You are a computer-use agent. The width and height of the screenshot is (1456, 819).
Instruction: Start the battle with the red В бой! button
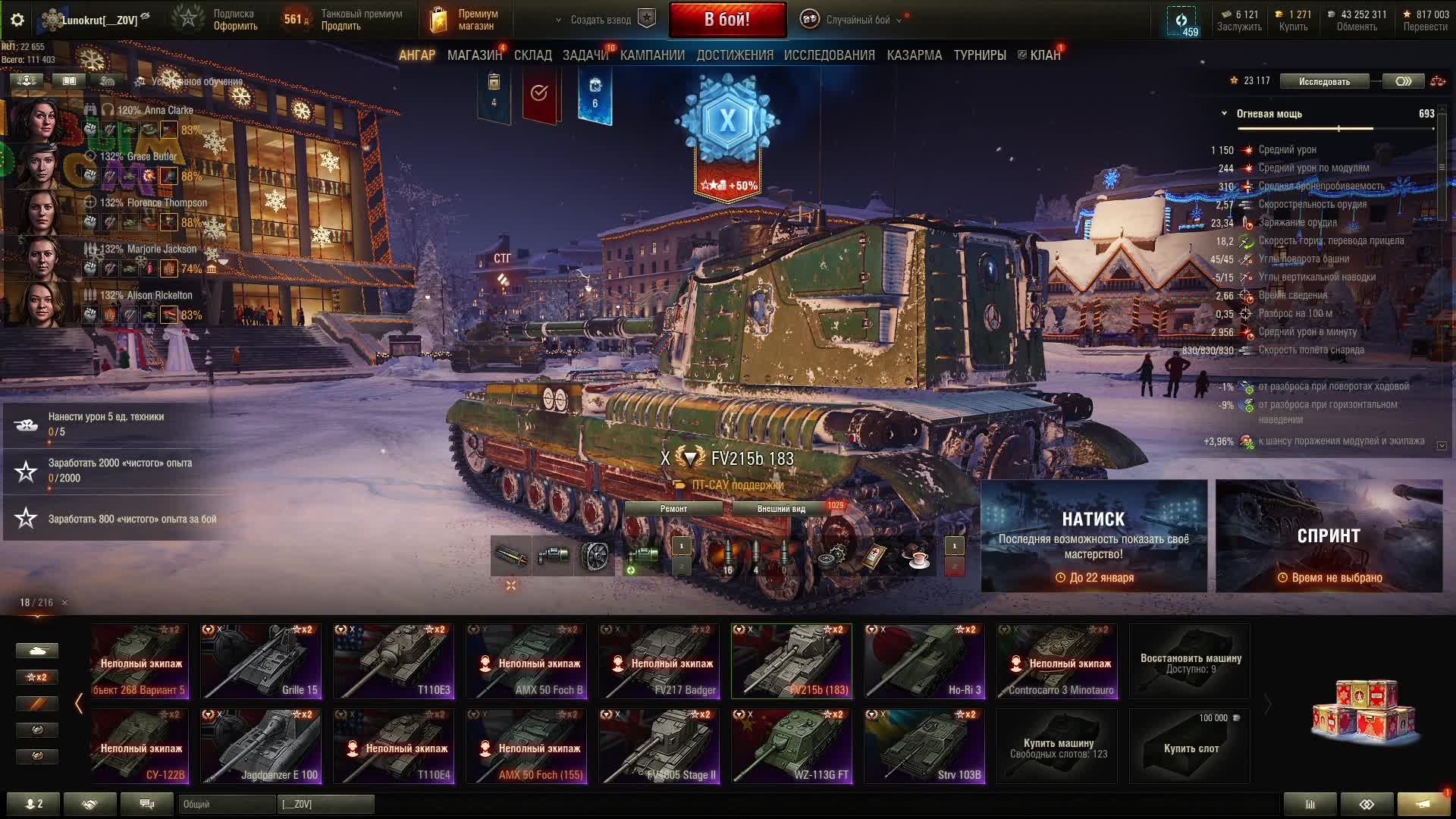click(x=727, y=20)
